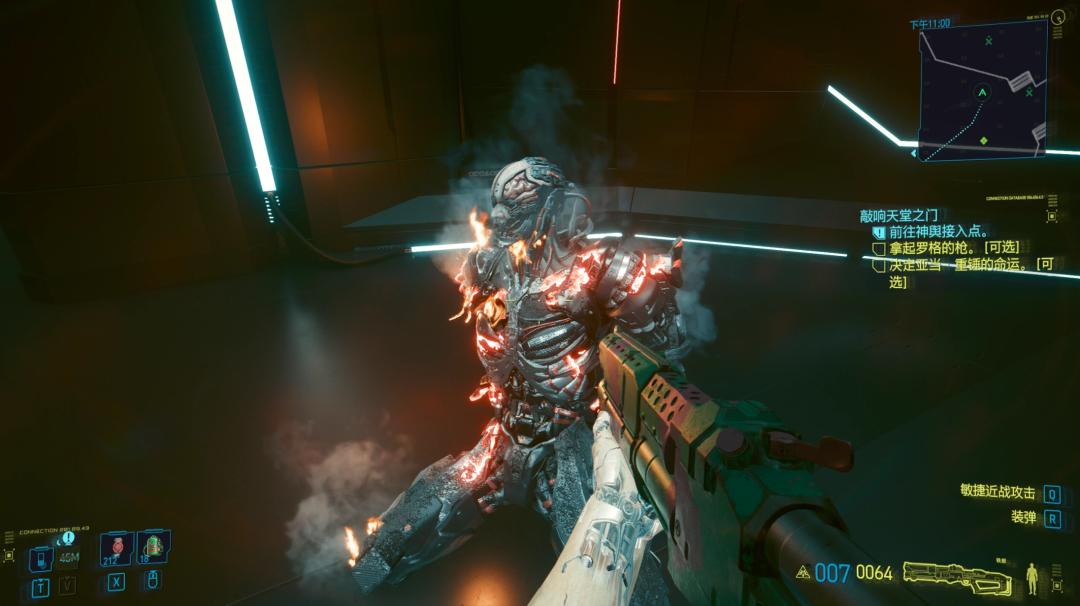Click the blue exclamation alert icon
The height and width of the screenshot is (606, 1080).
coord(68,538)
